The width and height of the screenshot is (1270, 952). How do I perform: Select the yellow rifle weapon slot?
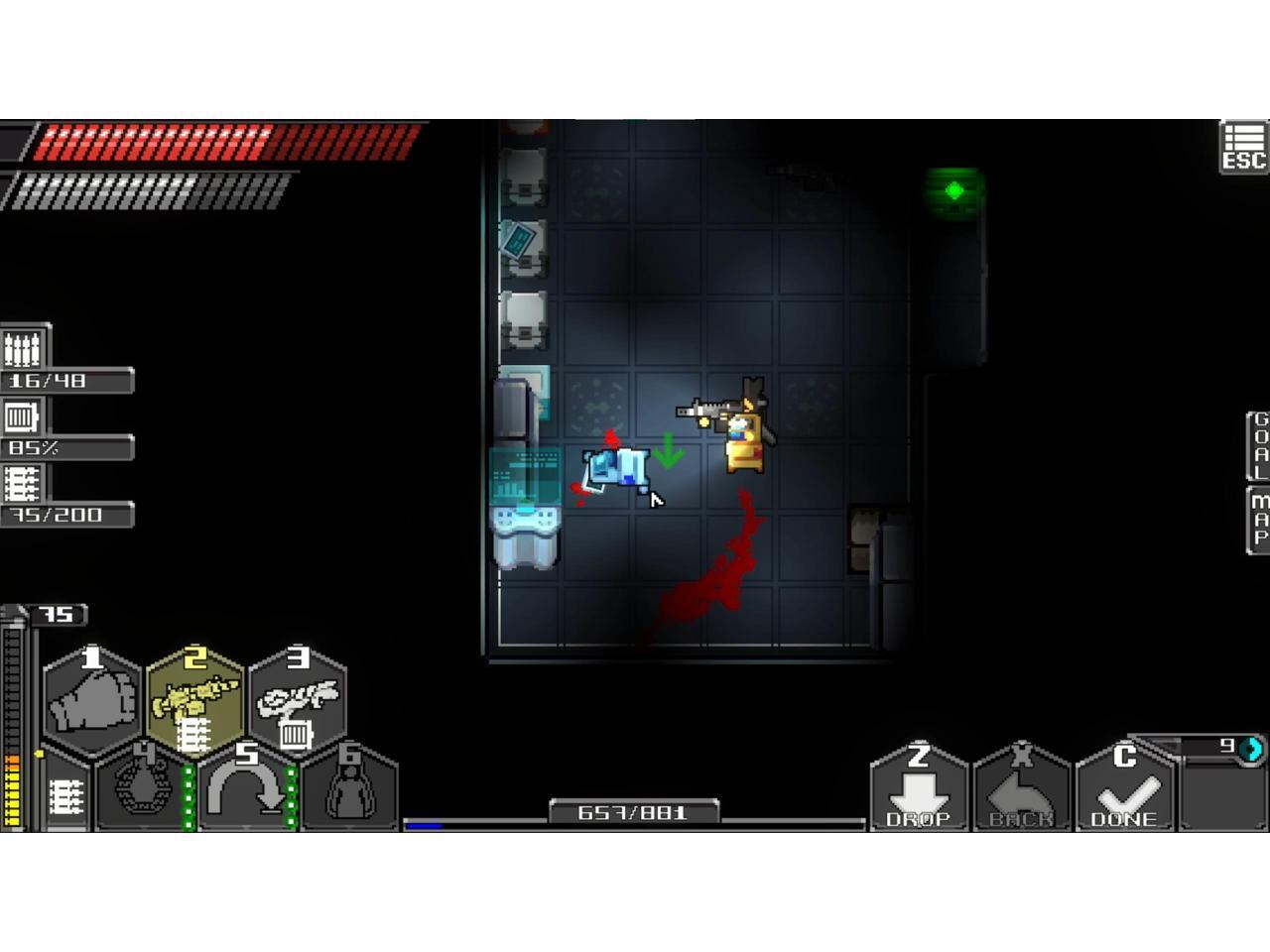click(194, 699)
